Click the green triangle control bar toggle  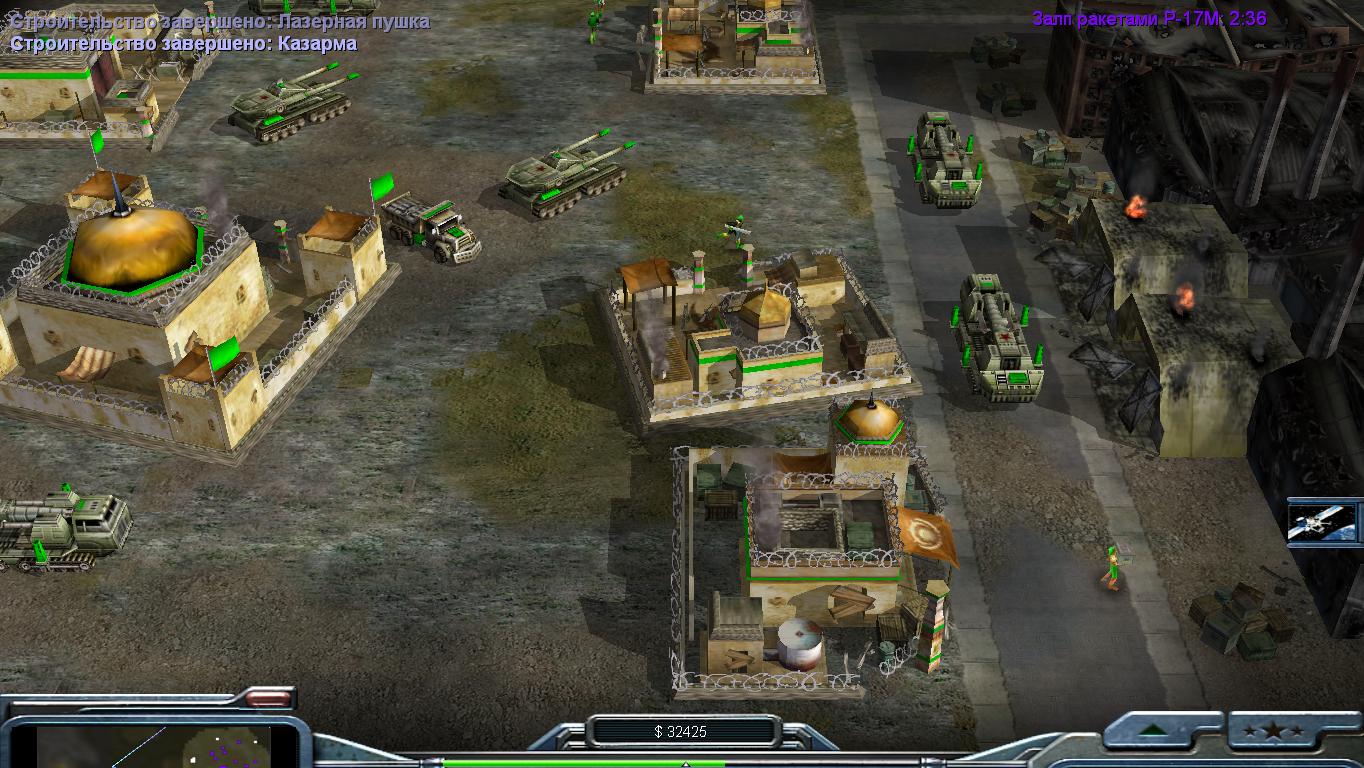pos(1161,731)
